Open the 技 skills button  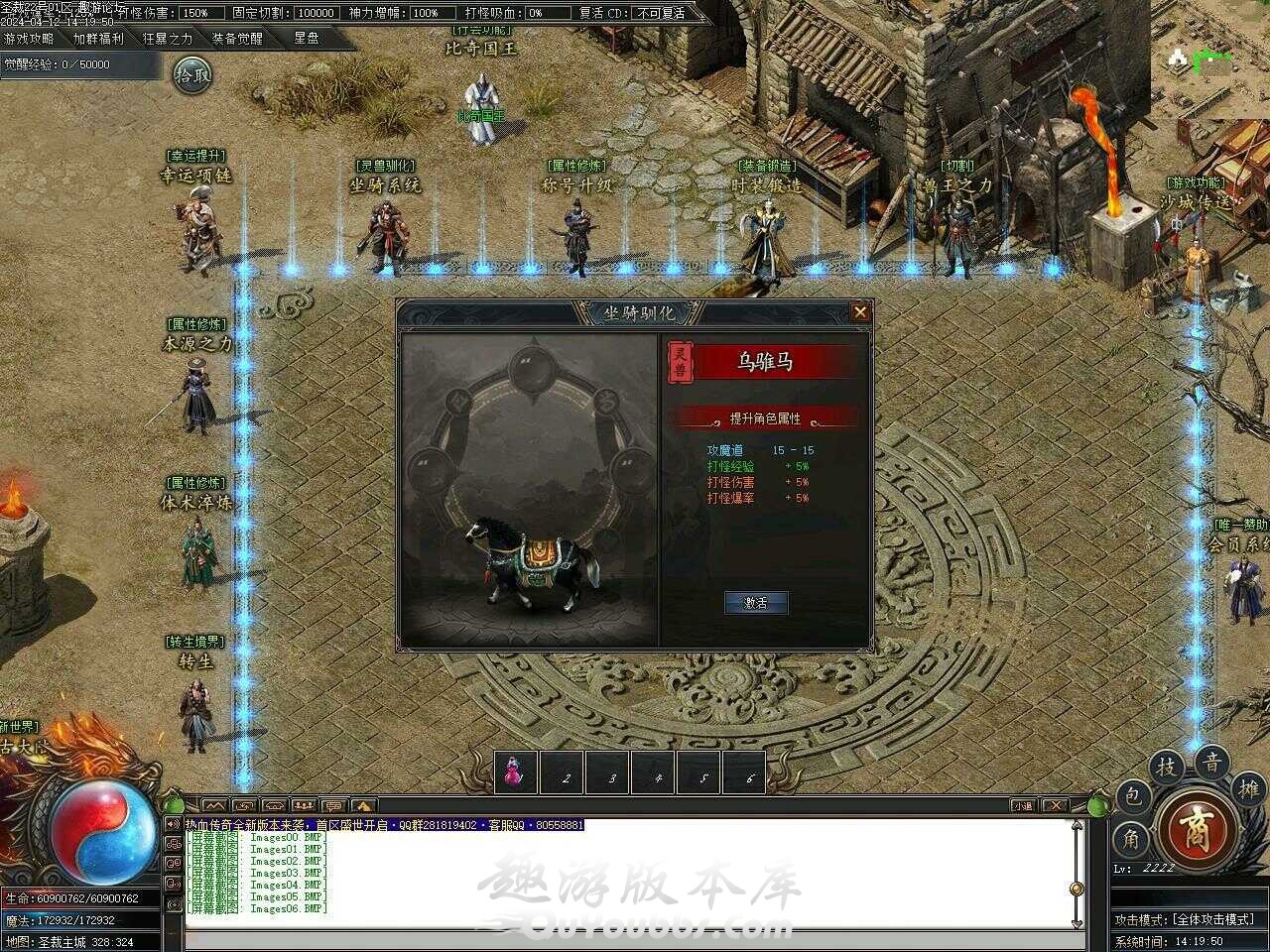click(x=1167, y=767)
